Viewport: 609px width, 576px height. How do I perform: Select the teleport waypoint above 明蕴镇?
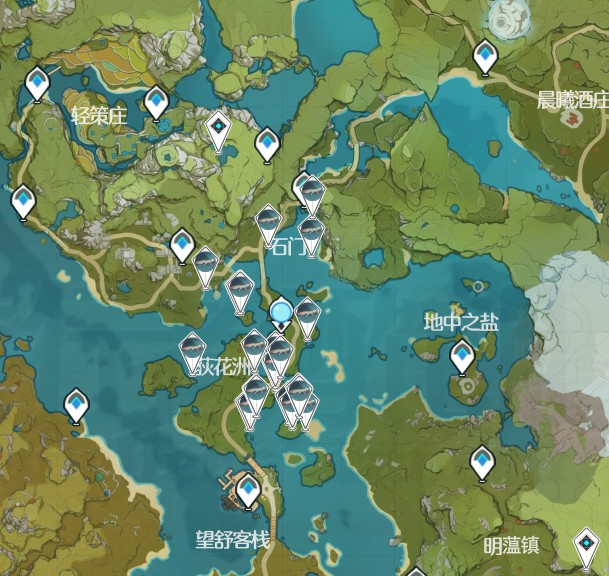point(483,462)
